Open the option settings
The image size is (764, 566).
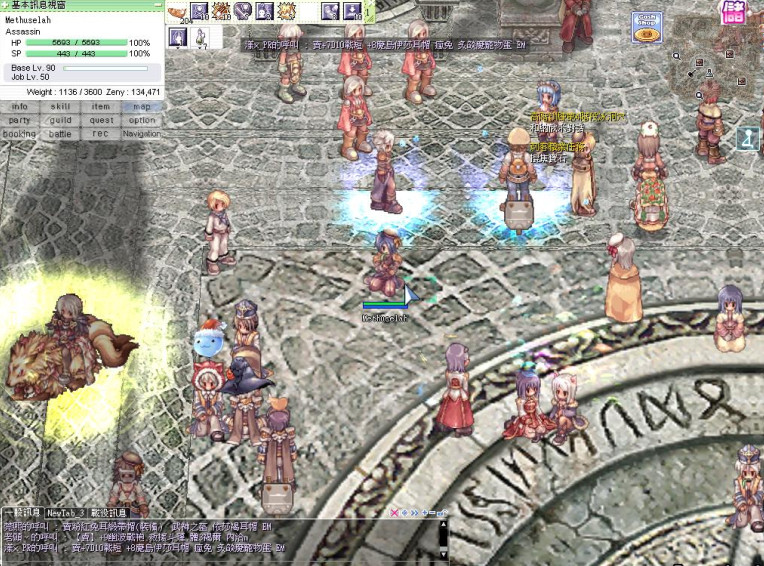(142, 120)
